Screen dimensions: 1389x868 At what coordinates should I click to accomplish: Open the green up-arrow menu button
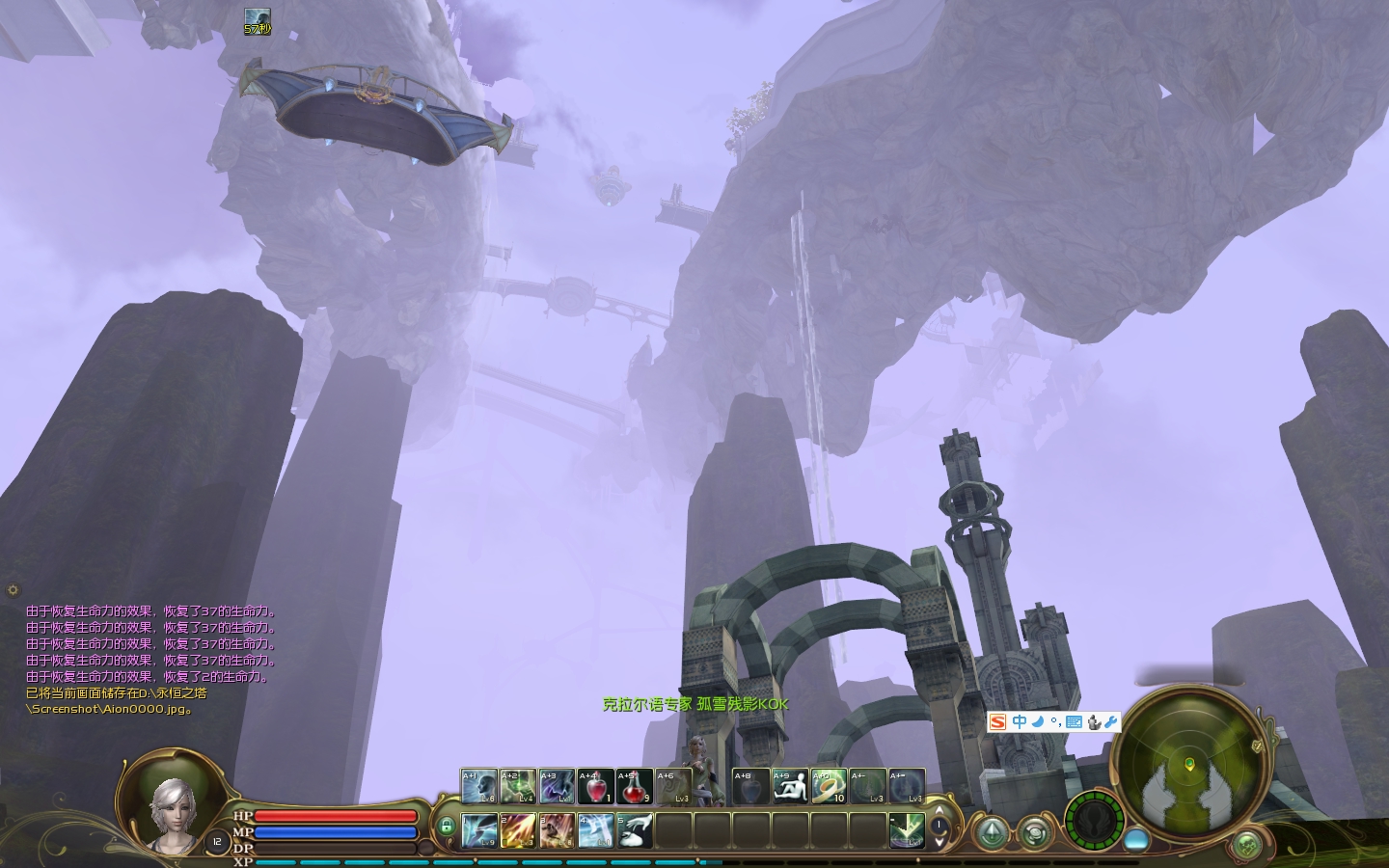(991, 832)
